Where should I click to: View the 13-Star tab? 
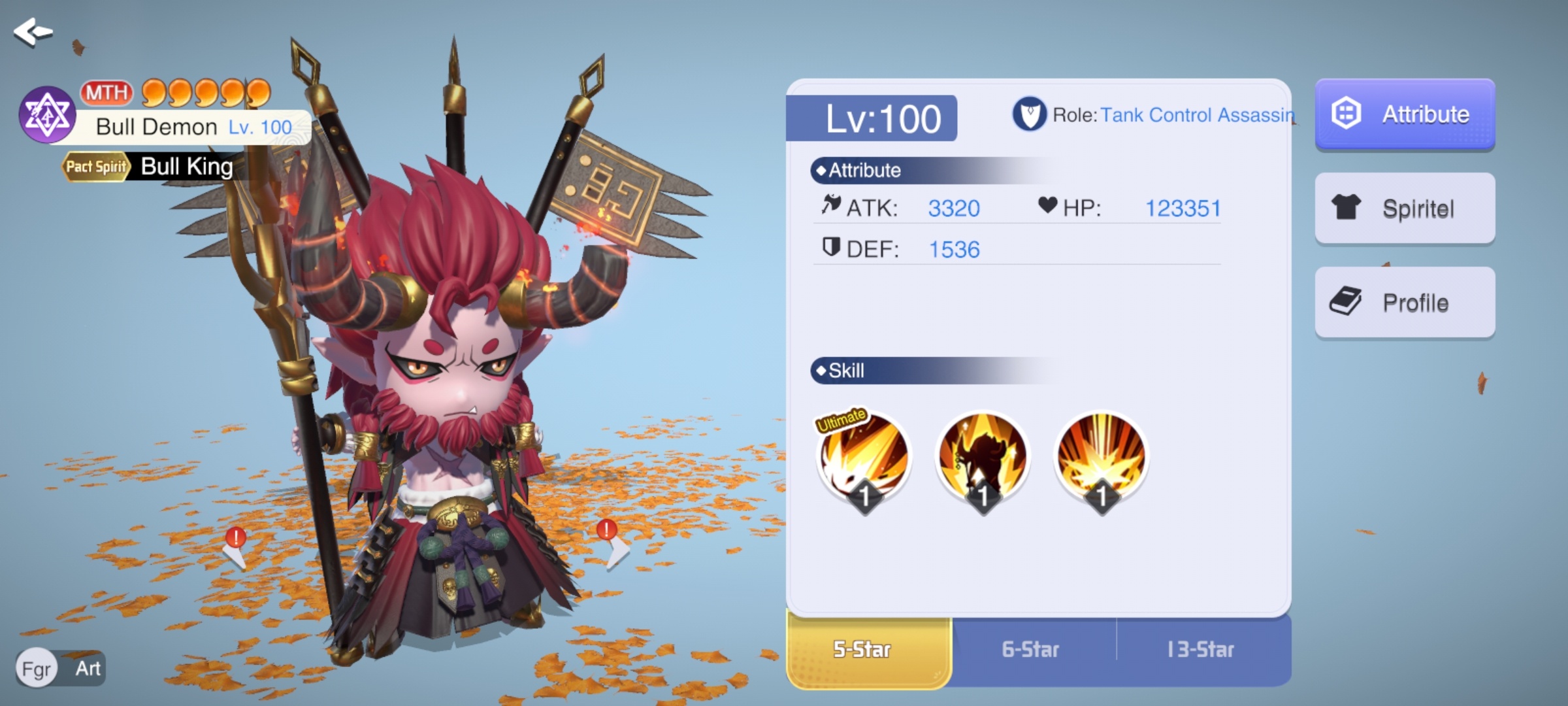(x=1201, y=650)
